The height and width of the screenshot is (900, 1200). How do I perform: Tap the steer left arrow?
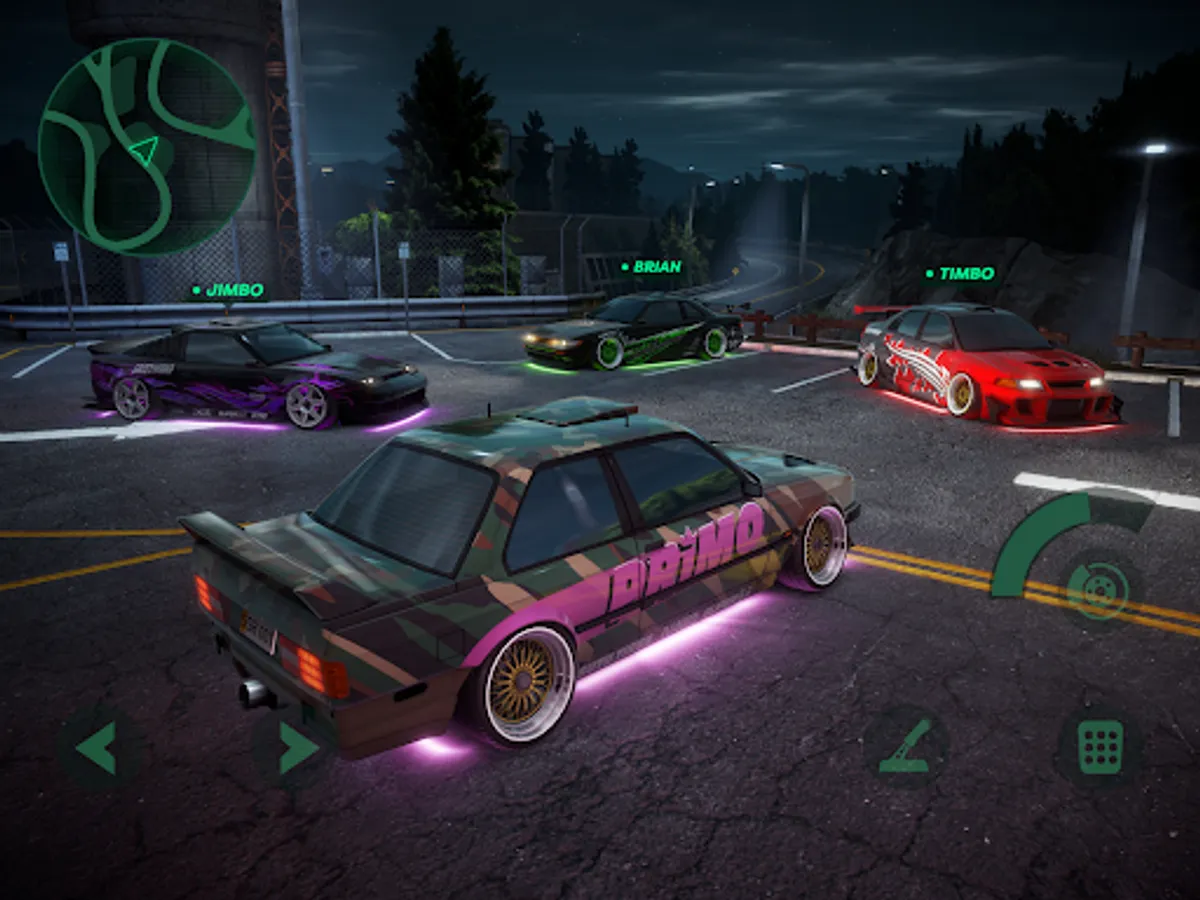(x=97, y=748)
